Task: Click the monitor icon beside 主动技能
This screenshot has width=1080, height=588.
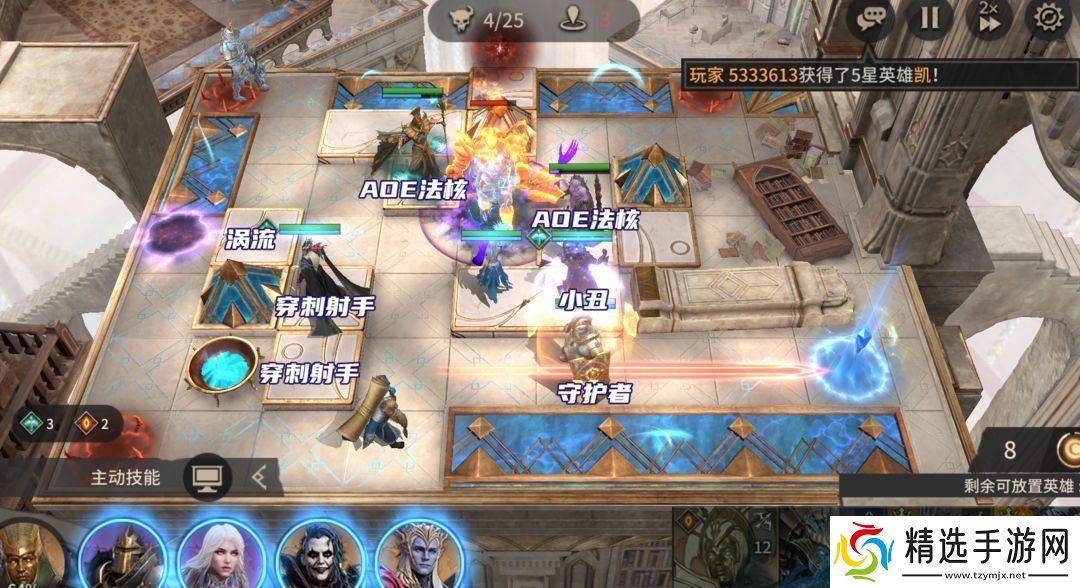Action: click(x=207, y=477)
